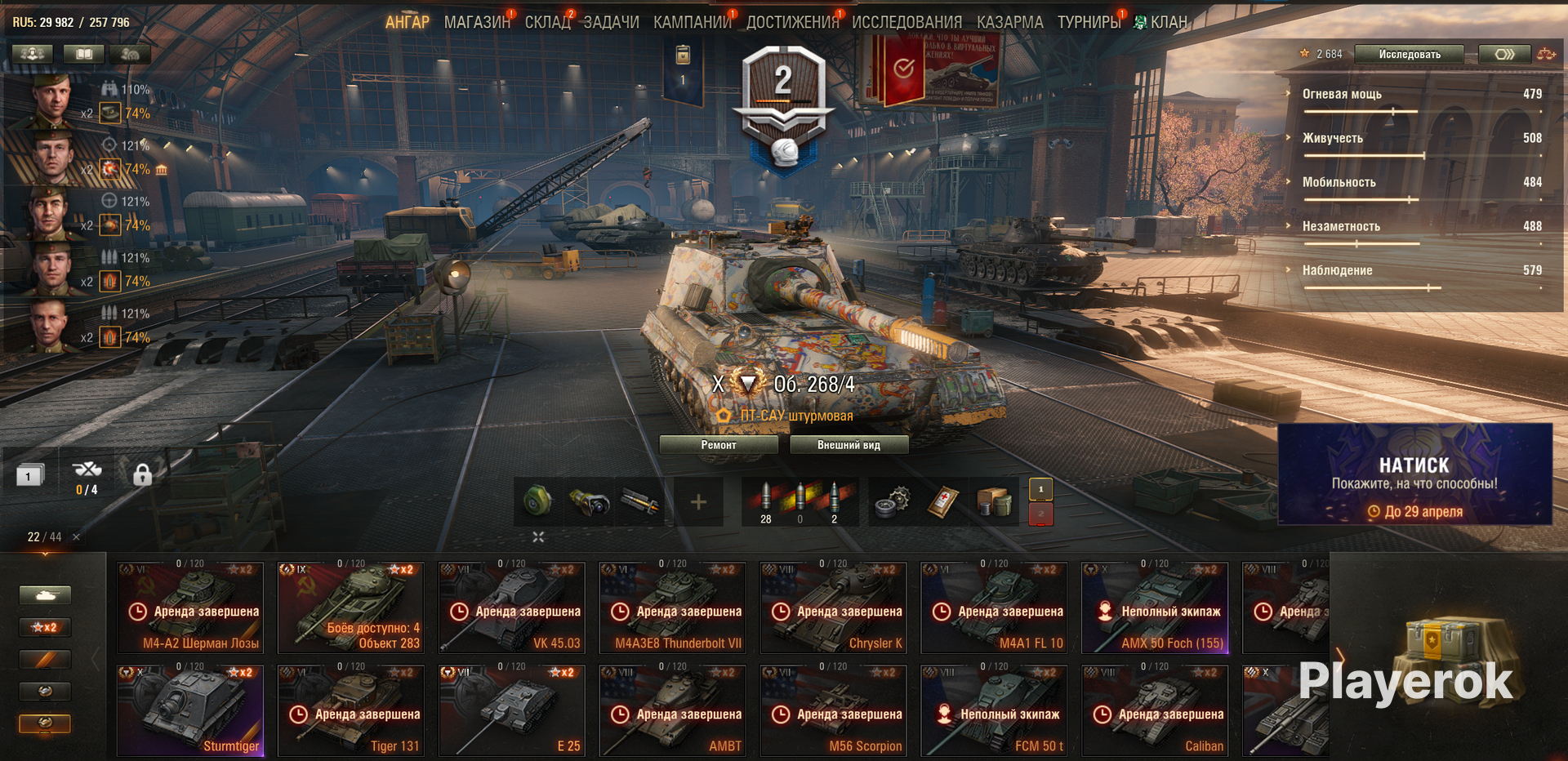This screenshot has height=761, width=1568.
Task: Go to the СКЛАД storage tab
Action: coord(547,22)
